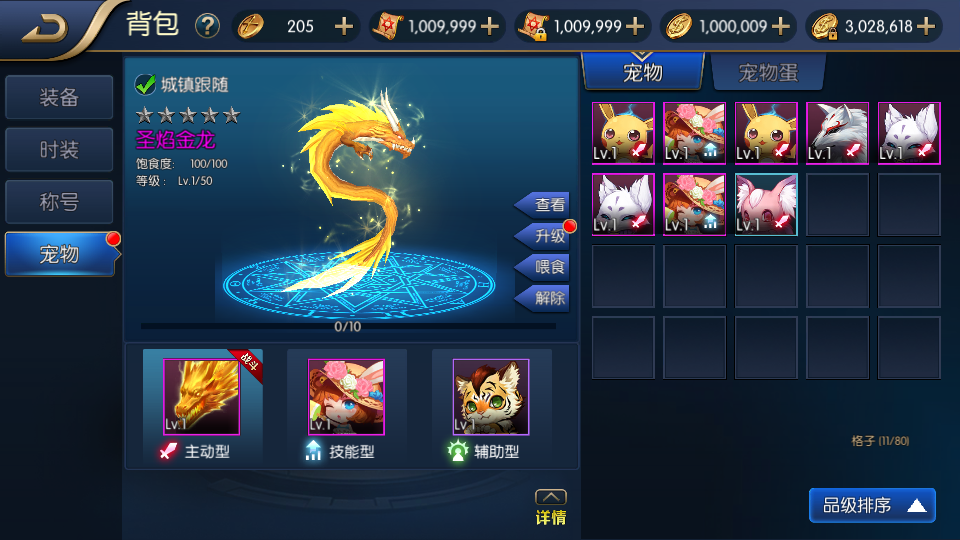960x540 pixels.
Task: Open the 品级排序 sorting dropdown
Action: (x=872, y=506)
